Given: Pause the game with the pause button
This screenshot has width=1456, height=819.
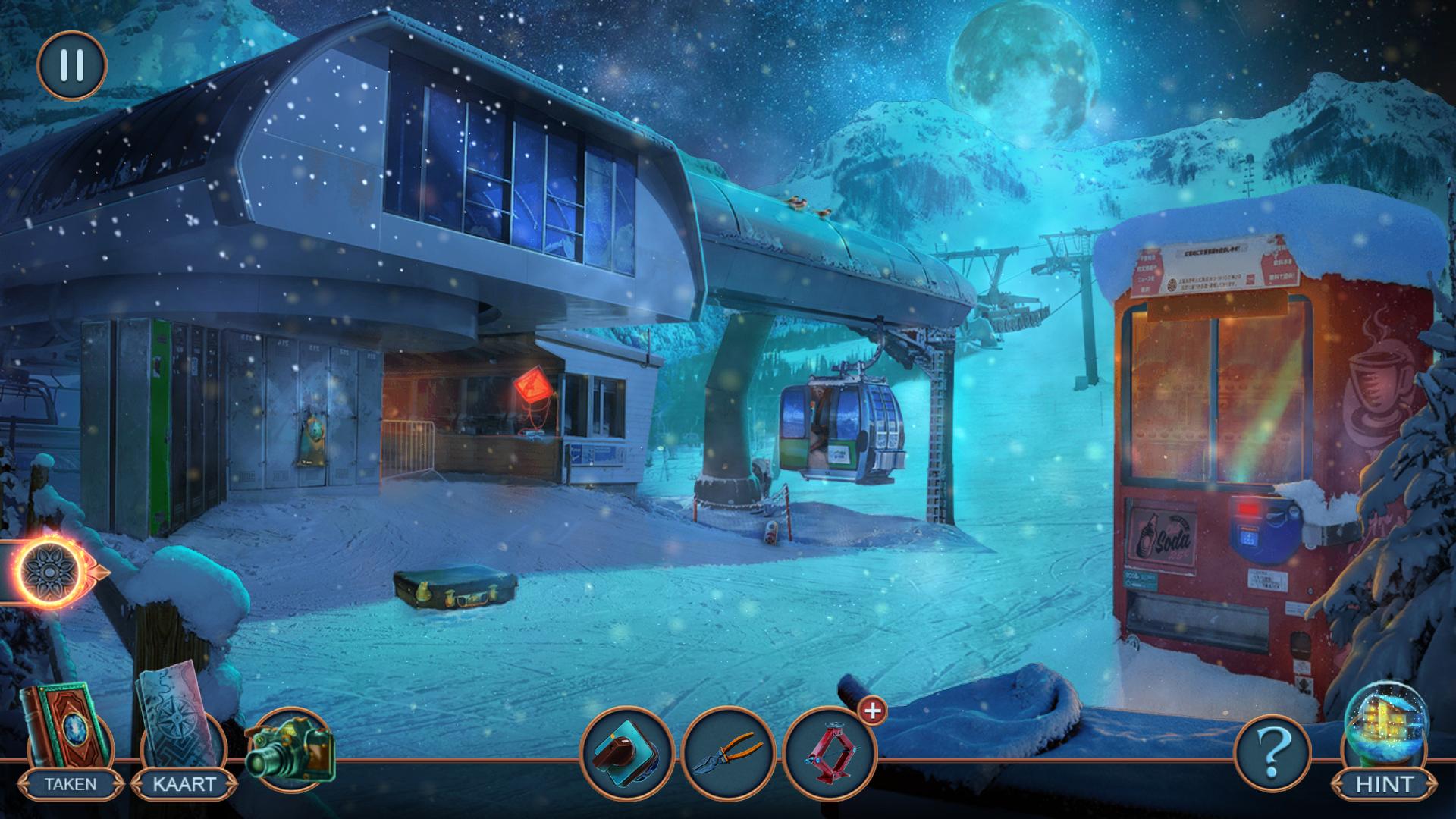Looking at the screenshot, I should (72, 65).
